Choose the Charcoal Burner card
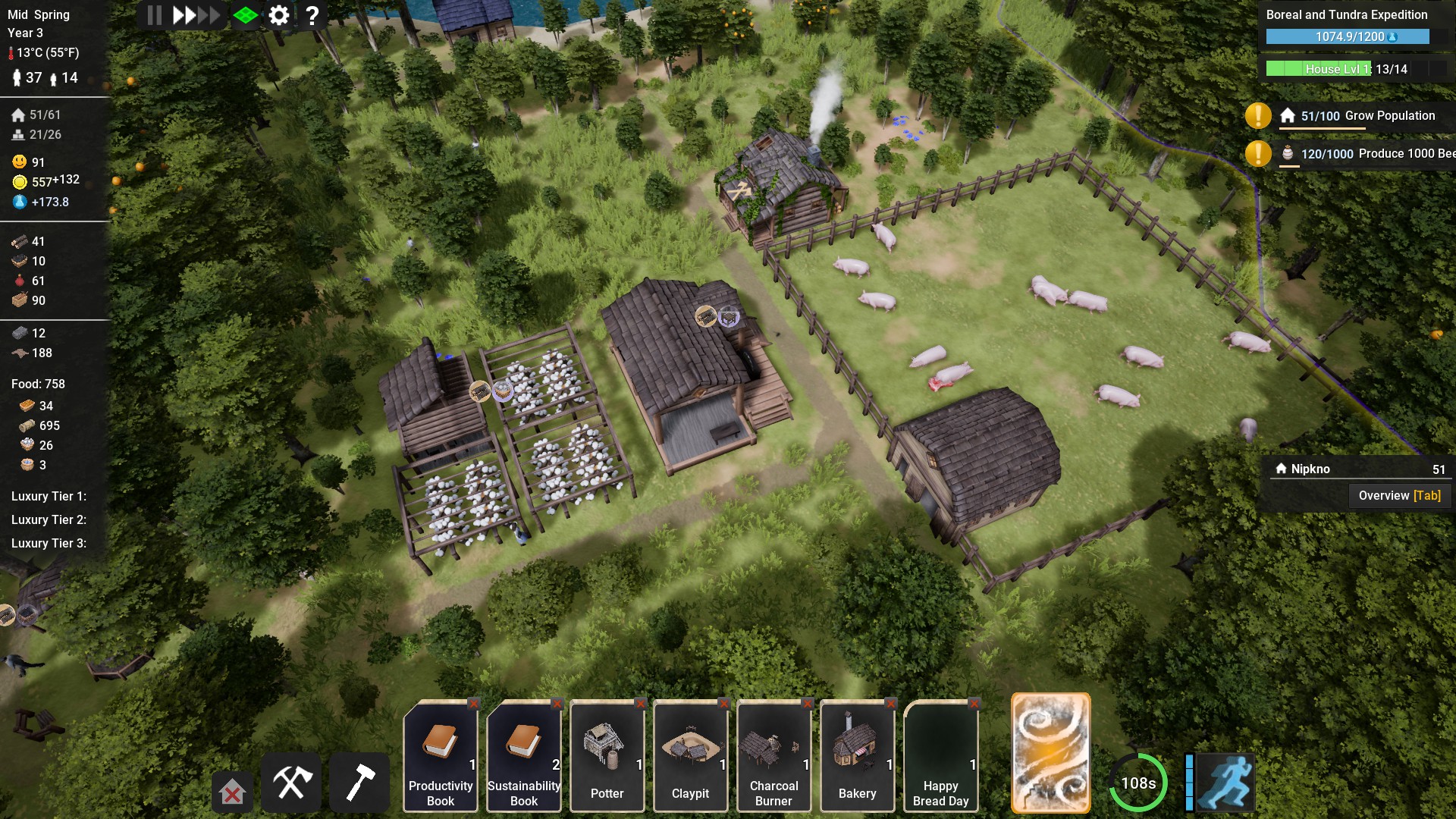1456x819 pixels. point(774,757)
